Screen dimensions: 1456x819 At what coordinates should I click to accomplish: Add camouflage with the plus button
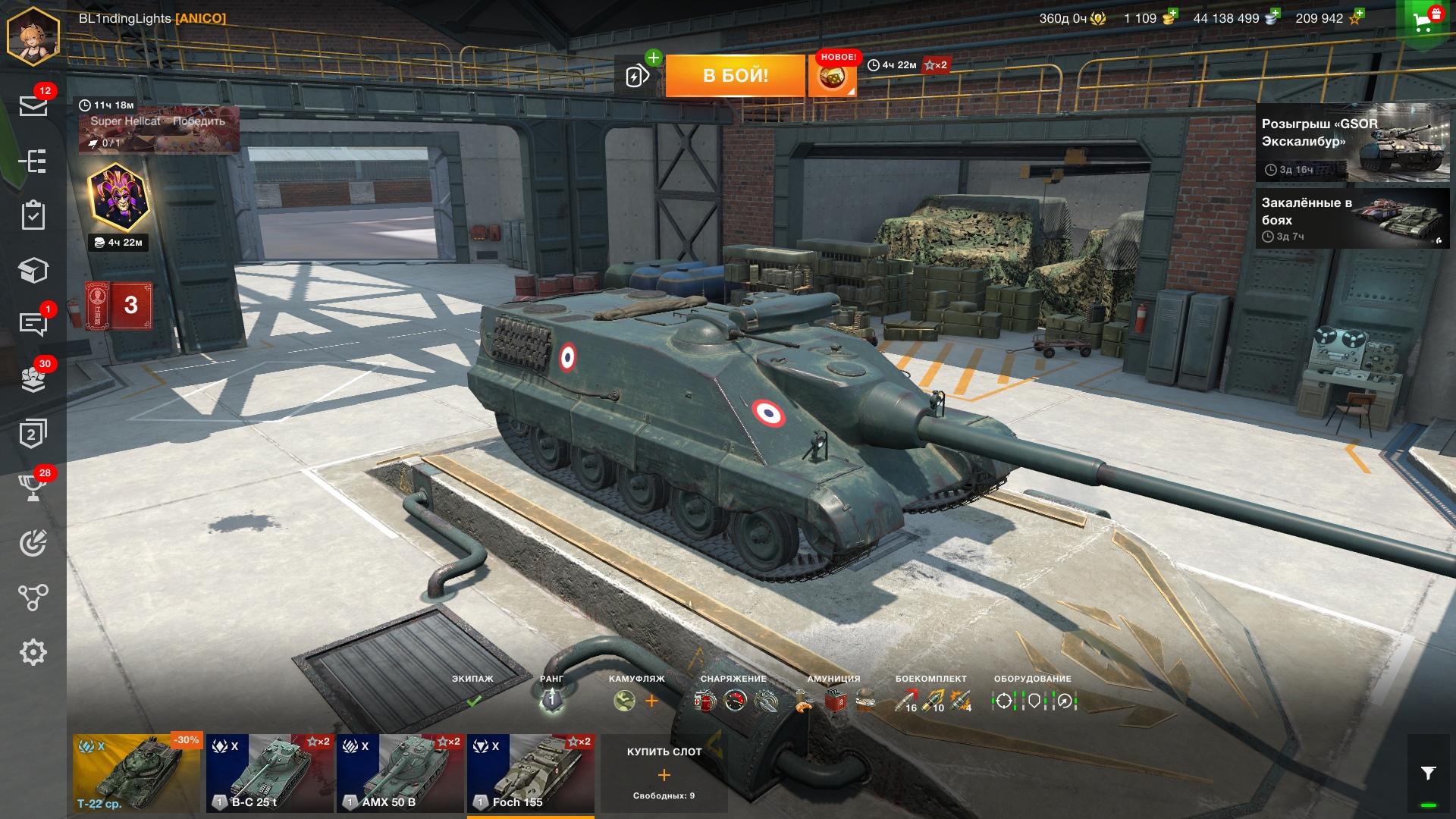651,701
